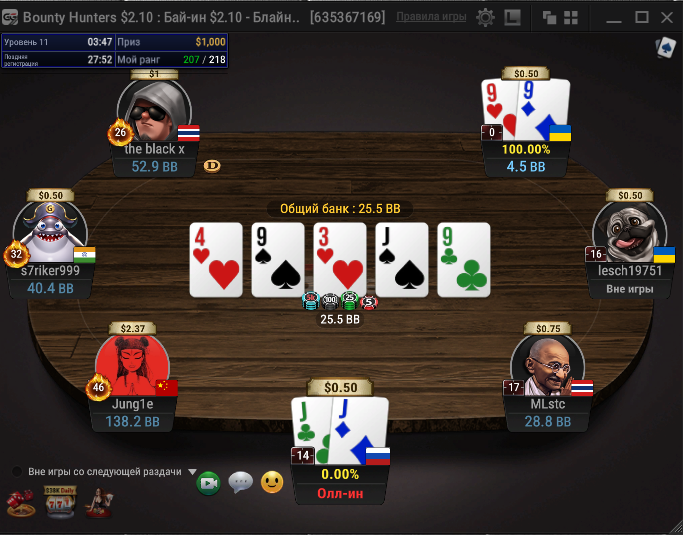The image size is (683, 535).
Task: Tile tables with the four-square grid icon
Action: point(570,17)
